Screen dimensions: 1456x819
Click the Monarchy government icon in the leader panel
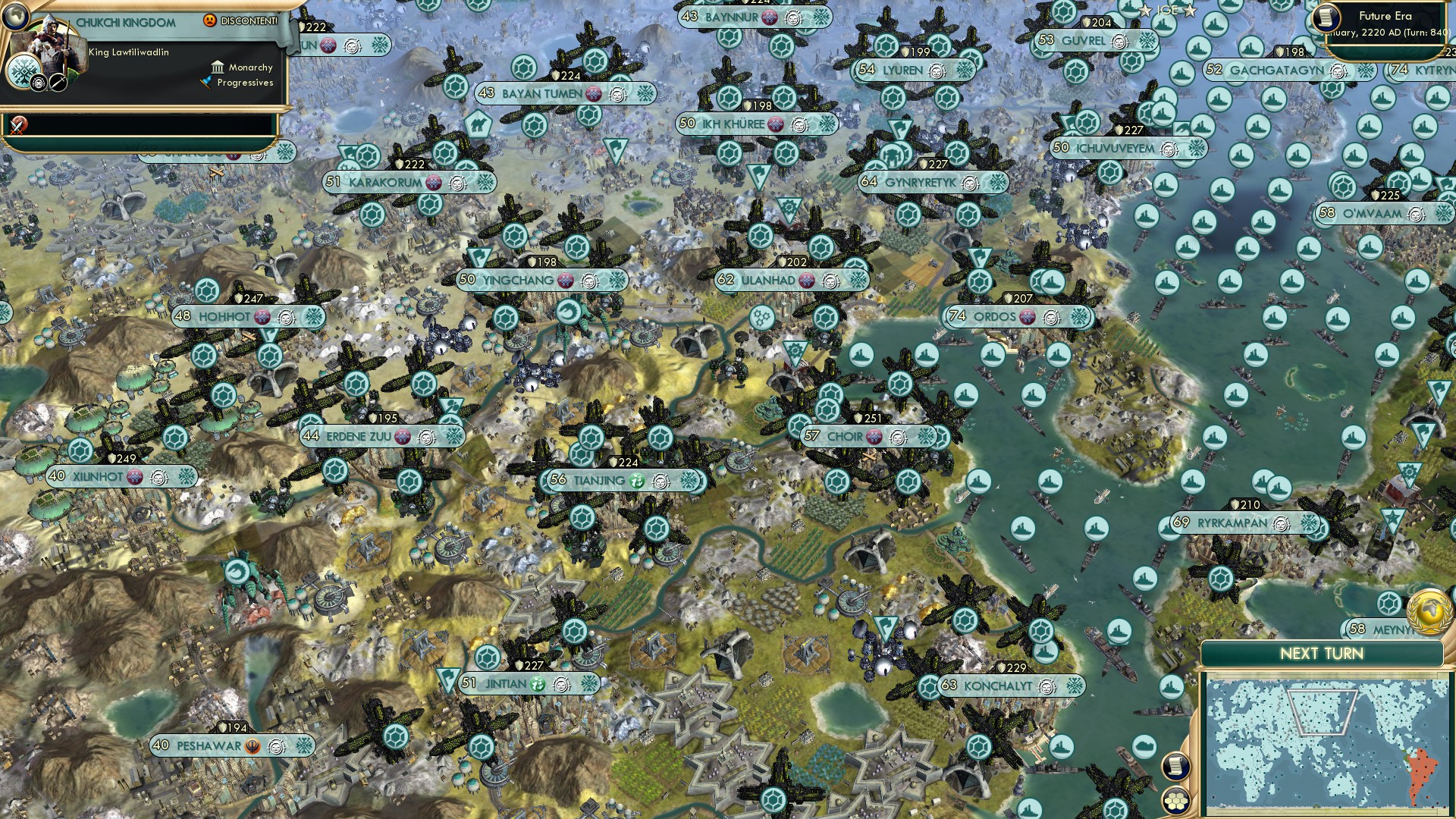pos(218,68)
